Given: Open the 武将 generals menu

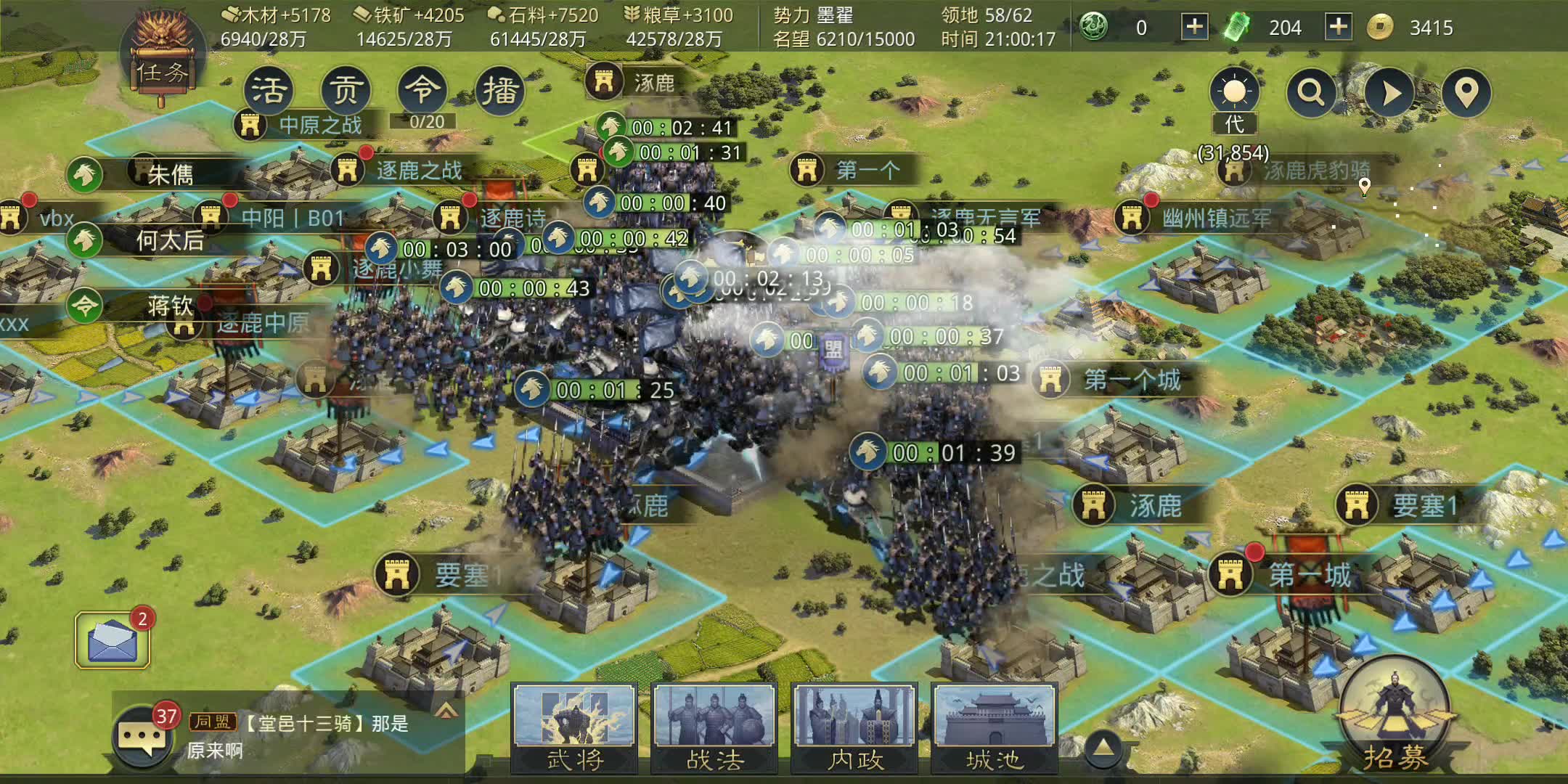Looking at the screenshot, I should 574,727.
